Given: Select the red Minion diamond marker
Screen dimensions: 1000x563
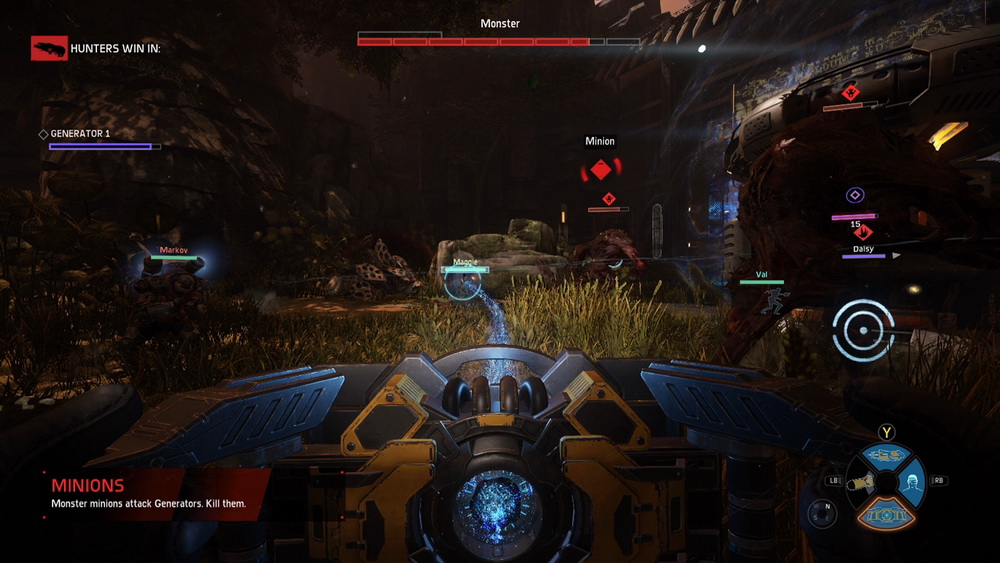Looking at the screenshot, I should click(600, 170).
